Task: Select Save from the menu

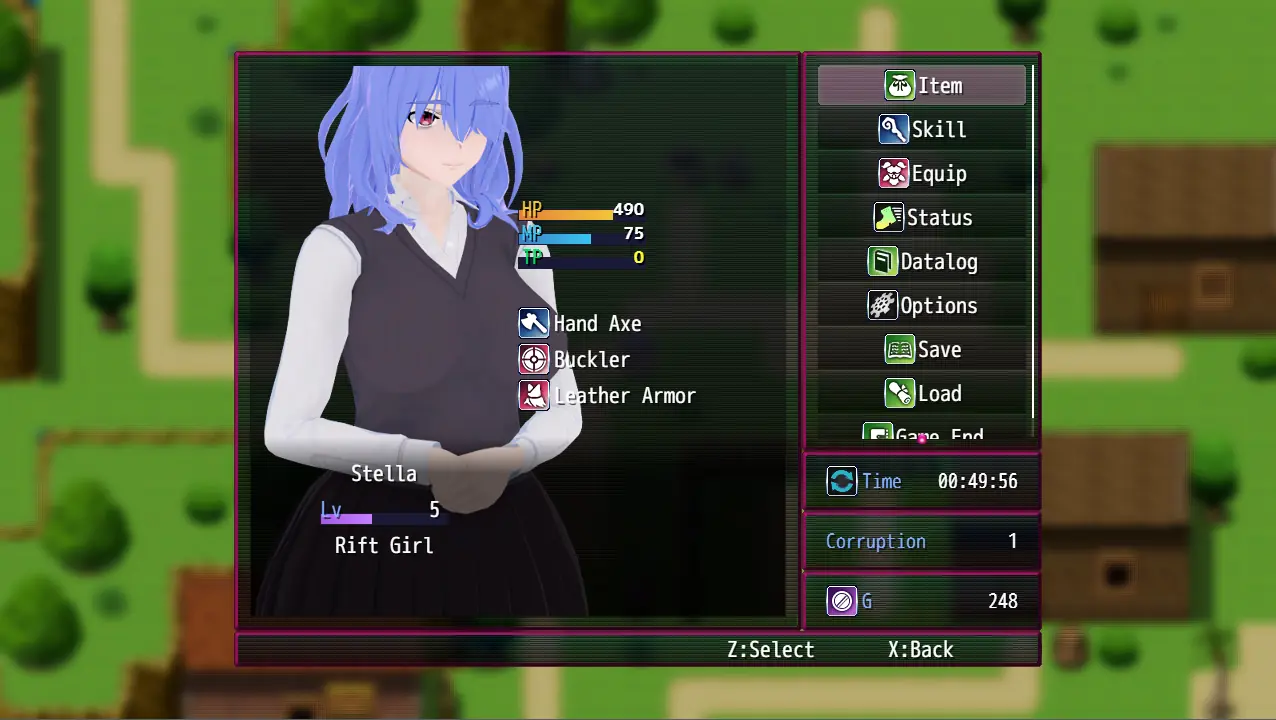Action: click(x=922, y=350)
